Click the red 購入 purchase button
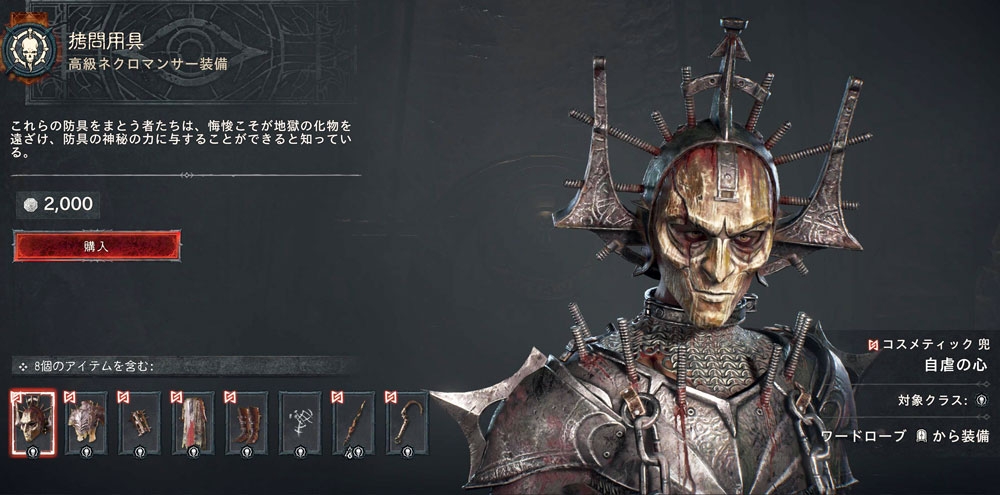1000x495 pixels. click(97, 245)
